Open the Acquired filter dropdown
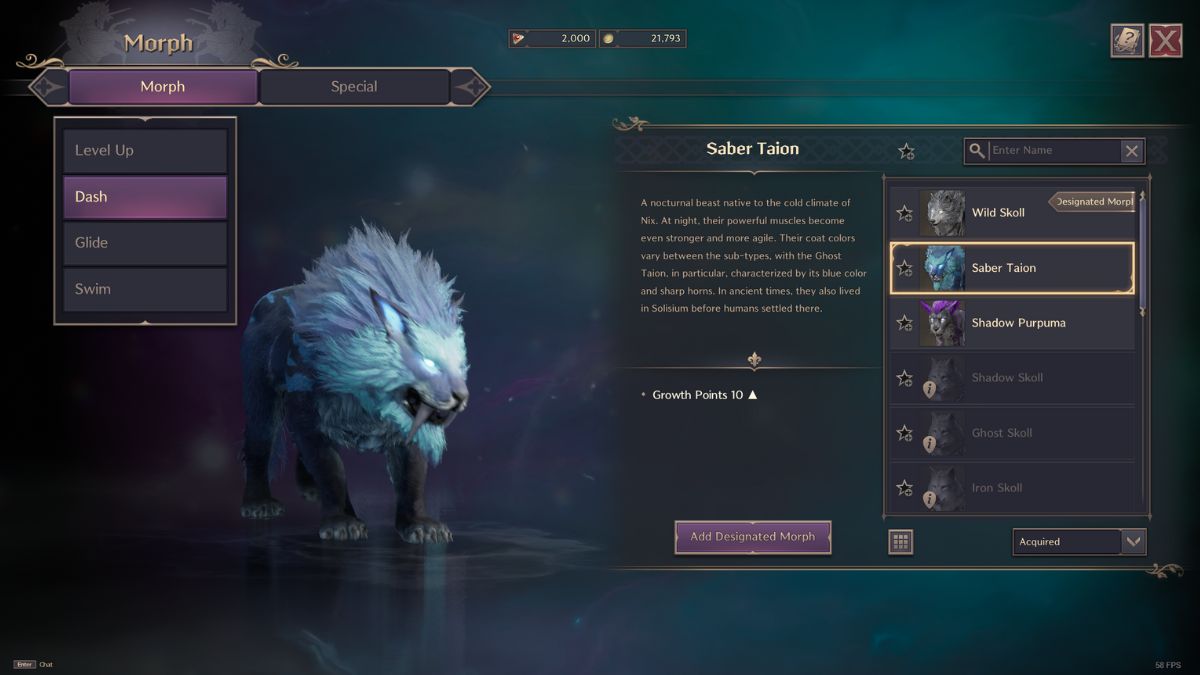 coord(1079,542)
